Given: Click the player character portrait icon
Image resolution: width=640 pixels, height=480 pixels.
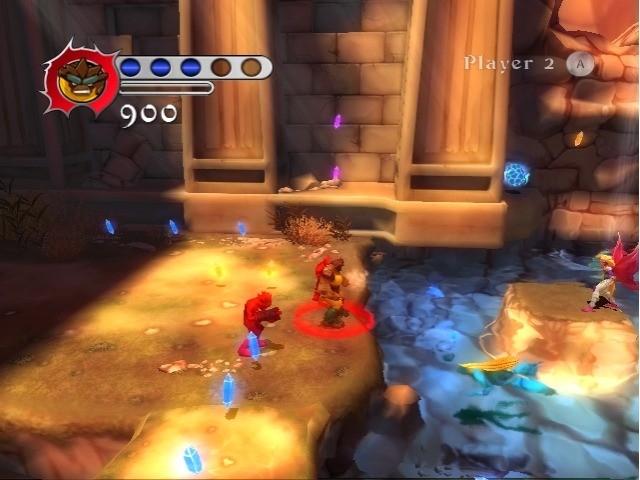Looking at the screenshot, I should [x=82, y=77].
